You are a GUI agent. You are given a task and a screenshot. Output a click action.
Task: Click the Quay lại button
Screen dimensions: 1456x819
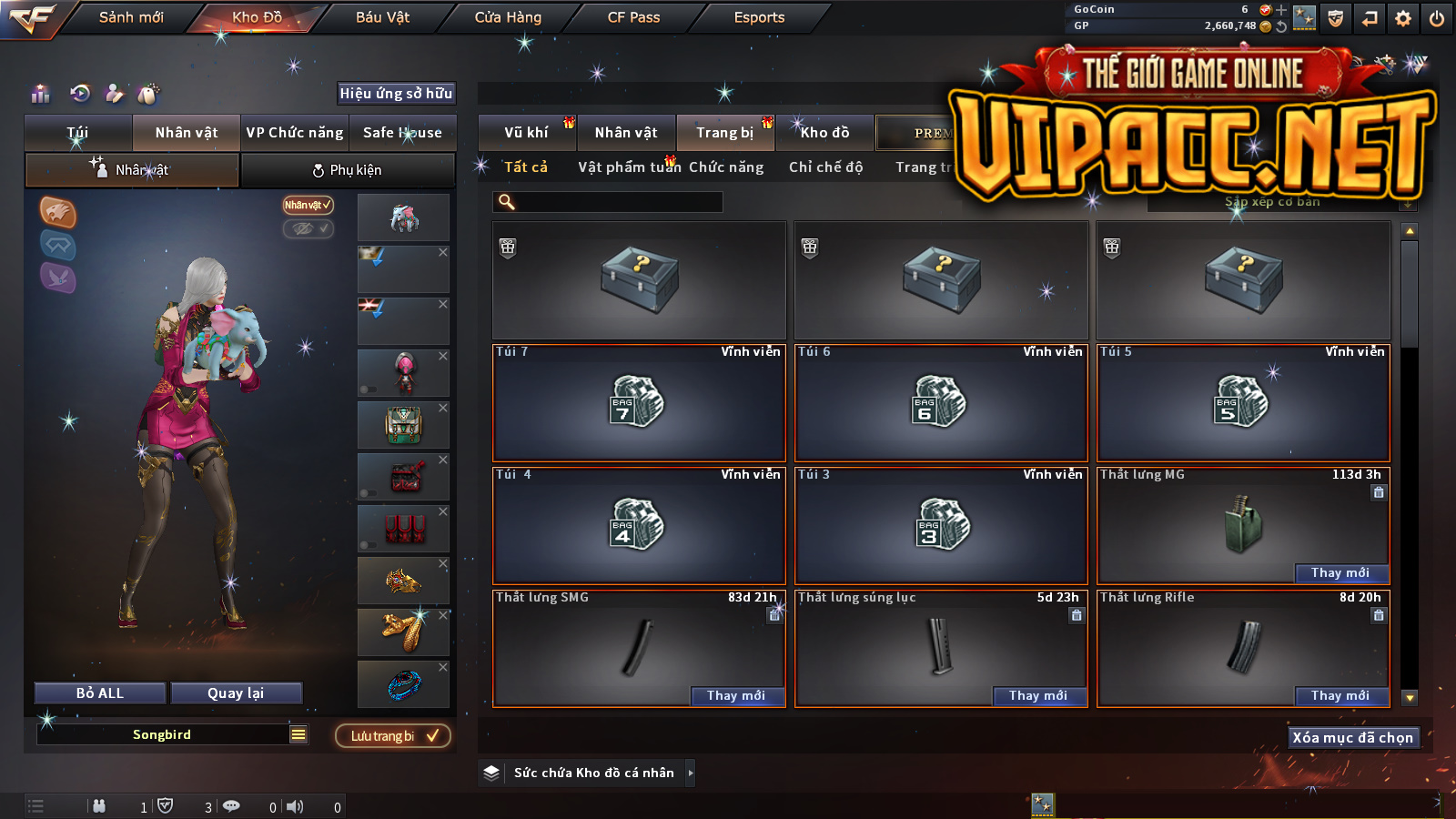point(236,693)
